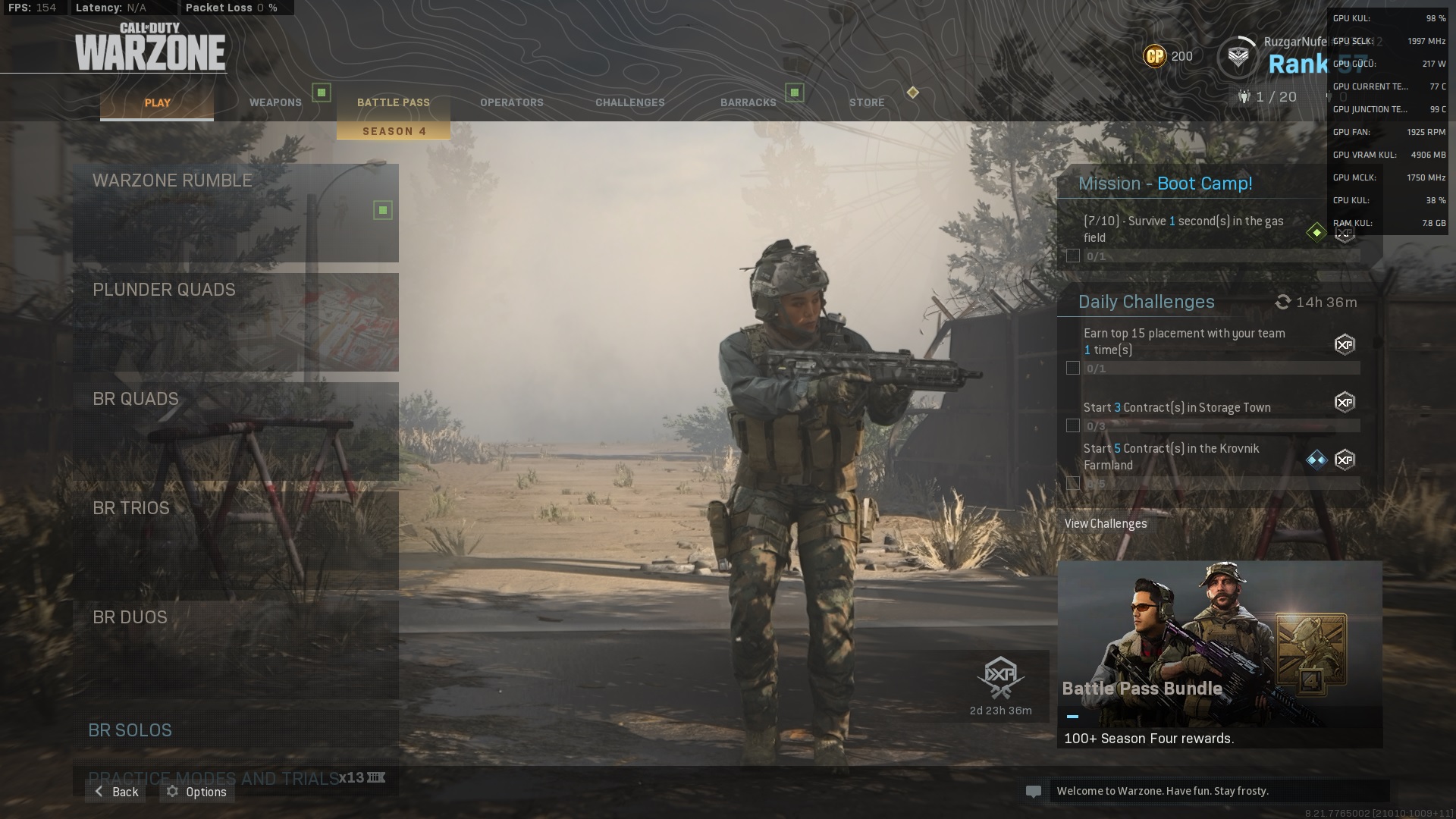Open the View Challenges link
Viewport: 1456px width, 819px height.
1105,524
